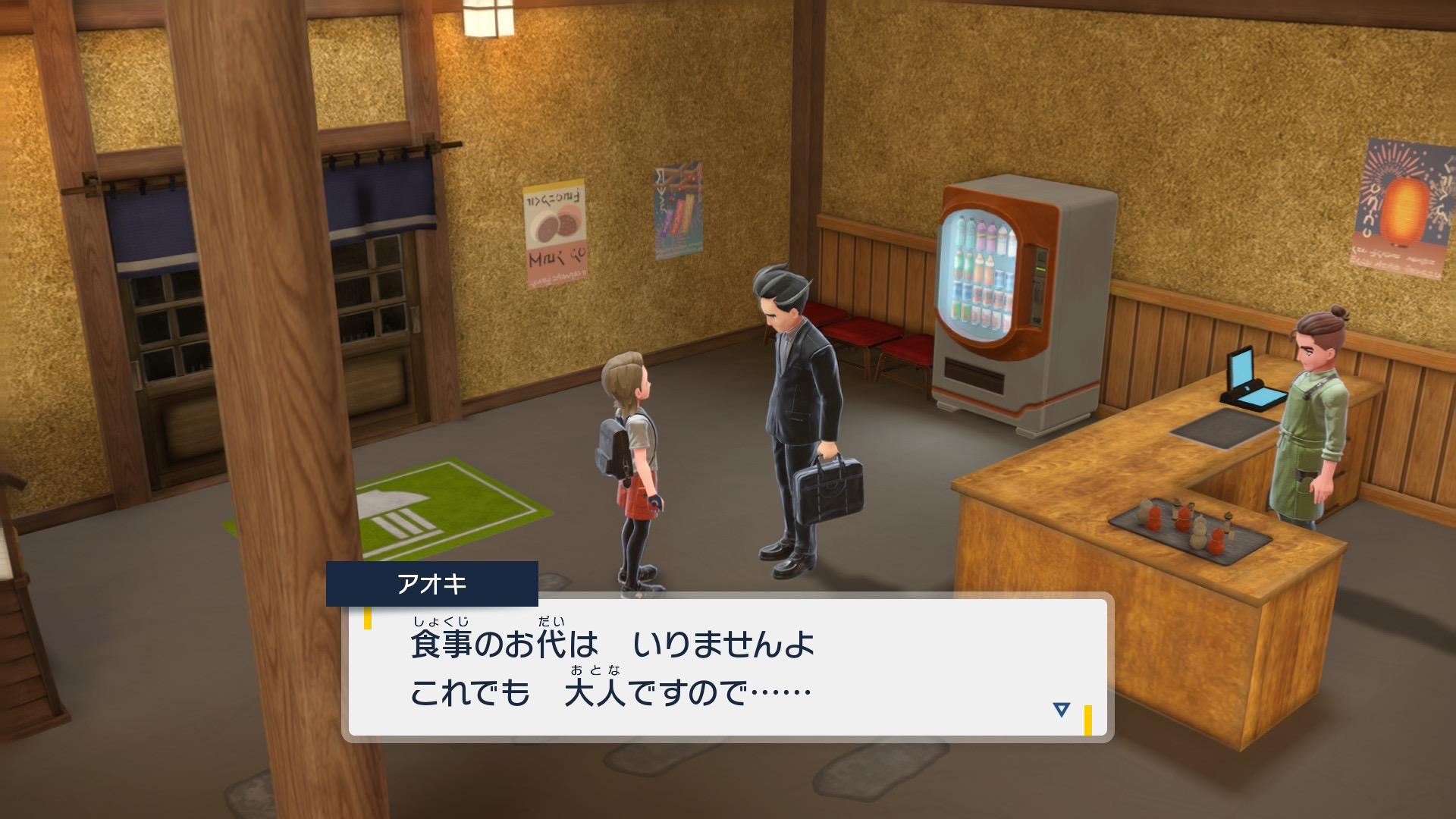This screenshot has width=1456, height=819.
Task: Advance dialogue with the blue arrow indicator
Action: pos(1061,710)
